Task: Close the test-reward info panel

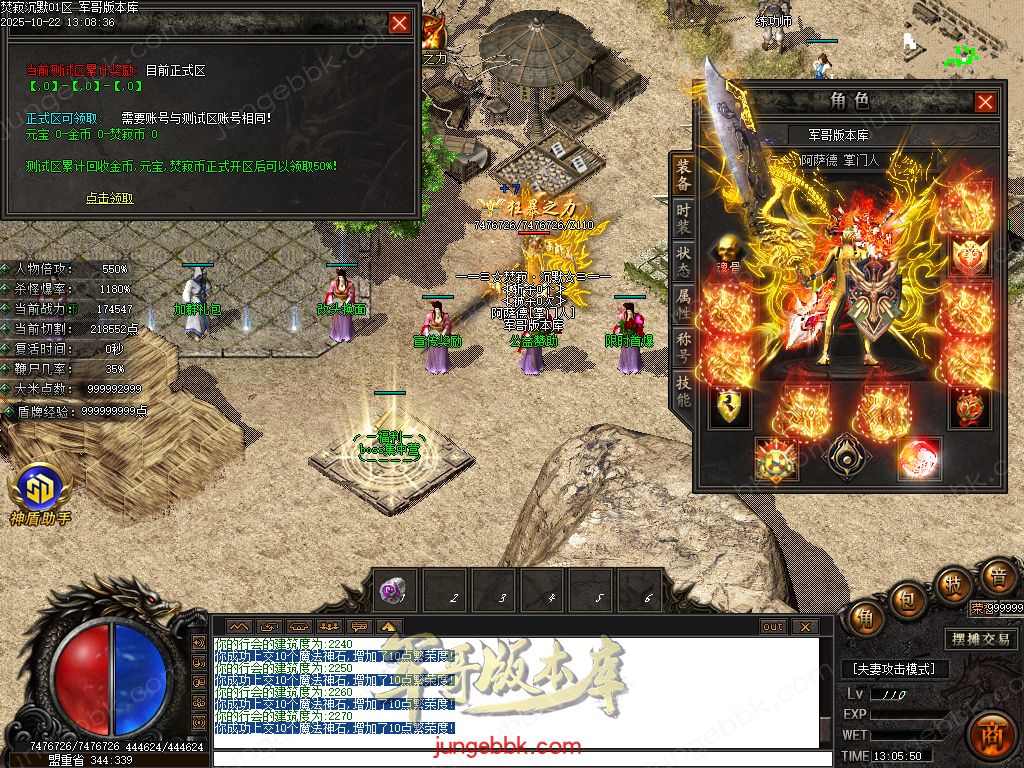Action: [399, 23]
